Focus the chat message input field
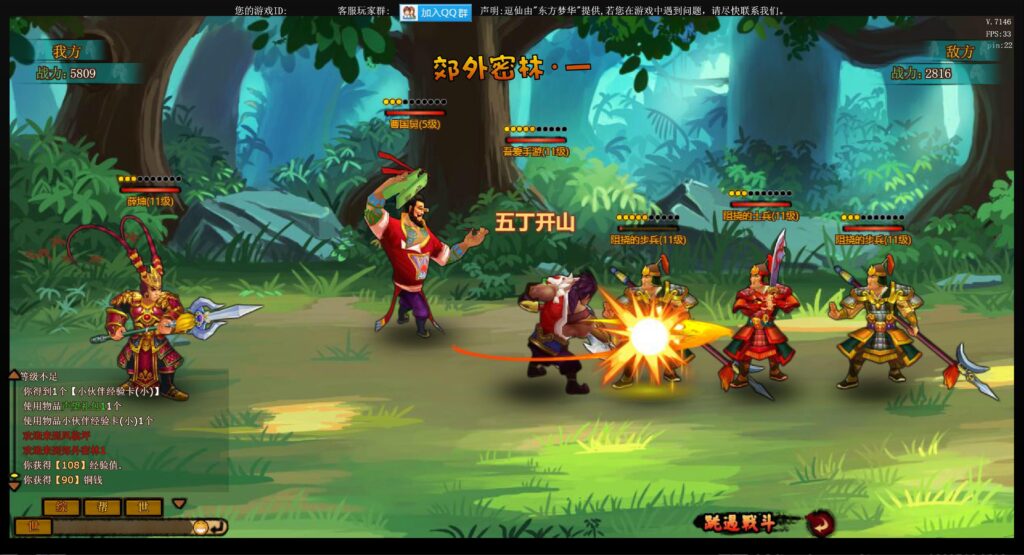 tap(120, 527)
